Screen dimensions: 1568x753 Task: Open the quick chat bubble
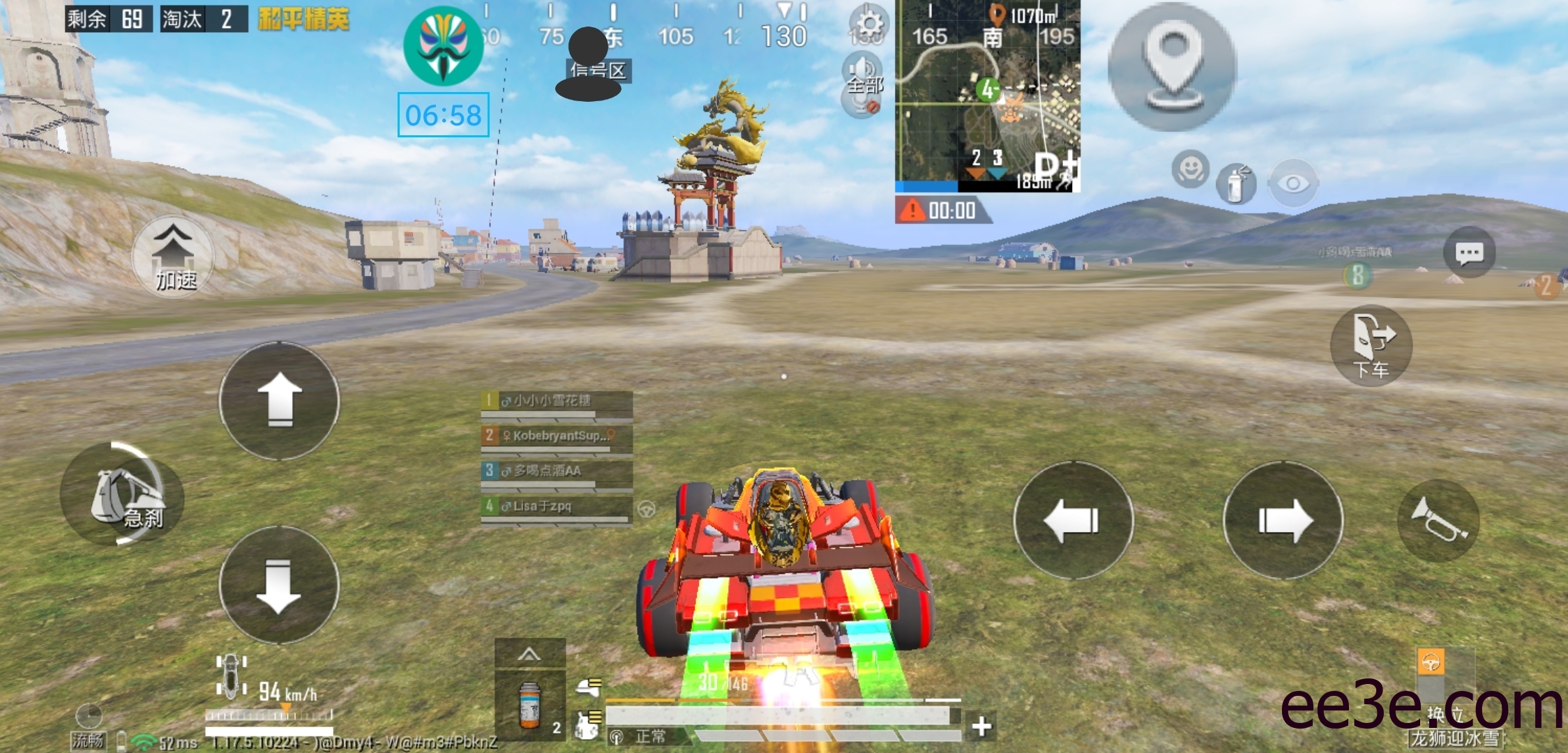point(1469,252)
